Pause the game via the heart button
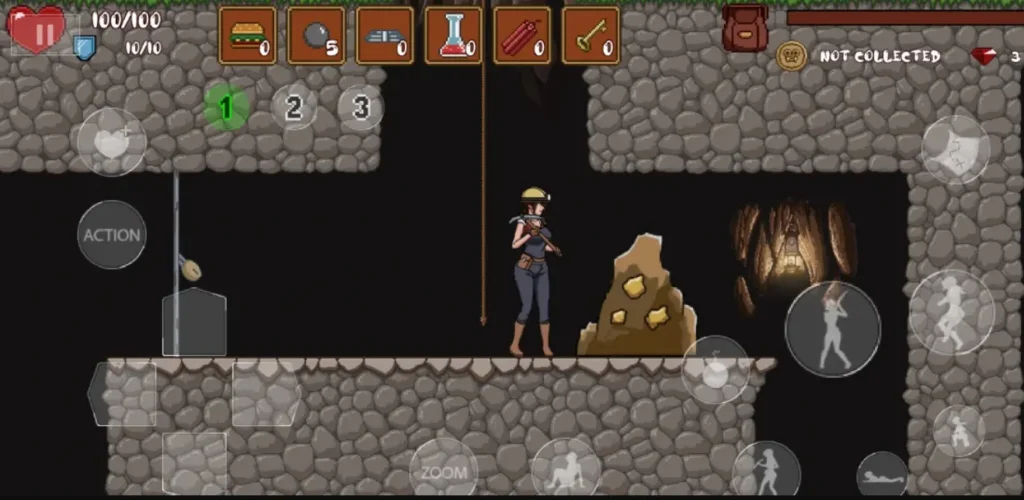Image resolution: width=1024 pixels, height=500 pixels. (x=38, y=31)
